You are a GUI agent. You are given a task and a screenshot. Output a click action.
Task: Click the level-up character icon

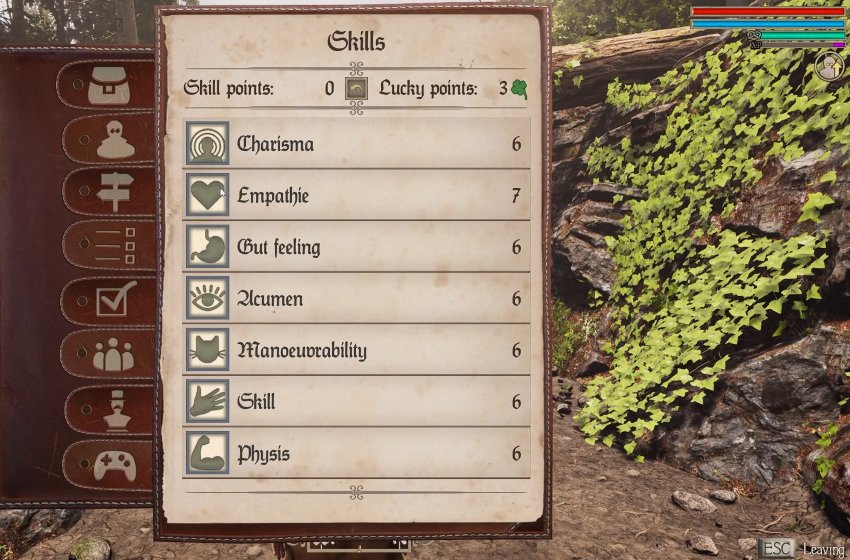coord(829,67)
